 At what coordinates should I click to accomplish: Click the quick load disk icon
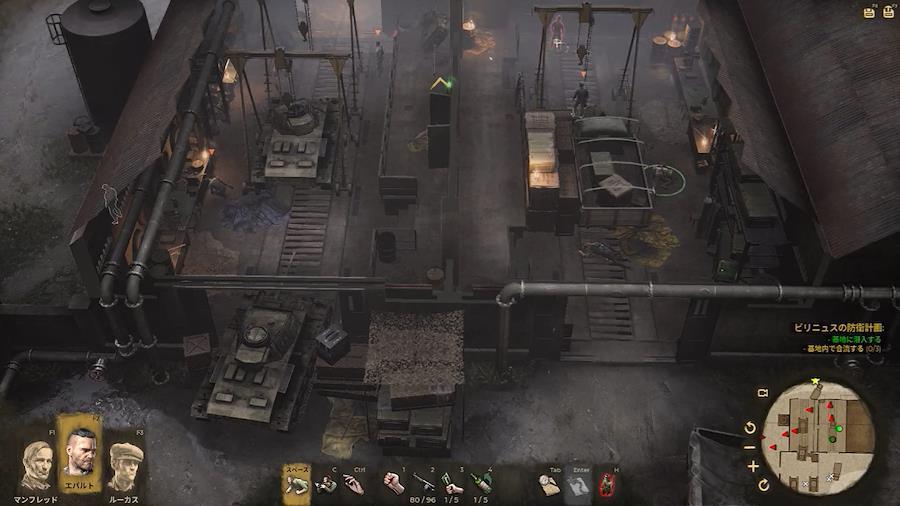887,13
